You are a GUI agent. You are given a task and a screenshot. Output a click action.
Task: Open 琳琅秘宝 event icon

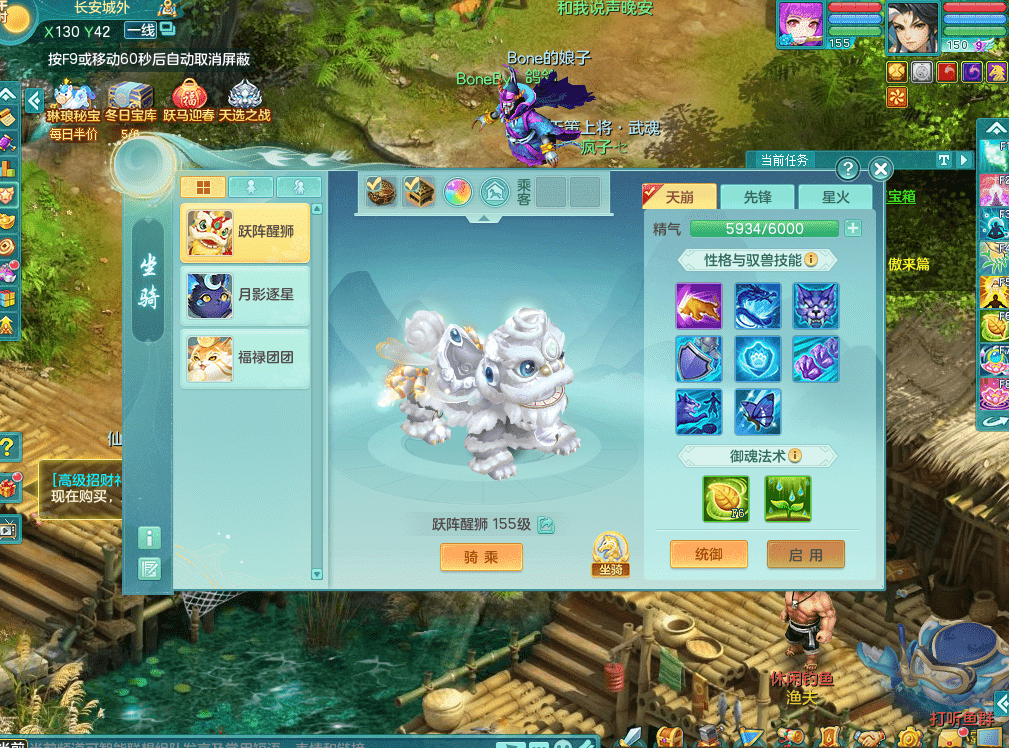point(73,100)
